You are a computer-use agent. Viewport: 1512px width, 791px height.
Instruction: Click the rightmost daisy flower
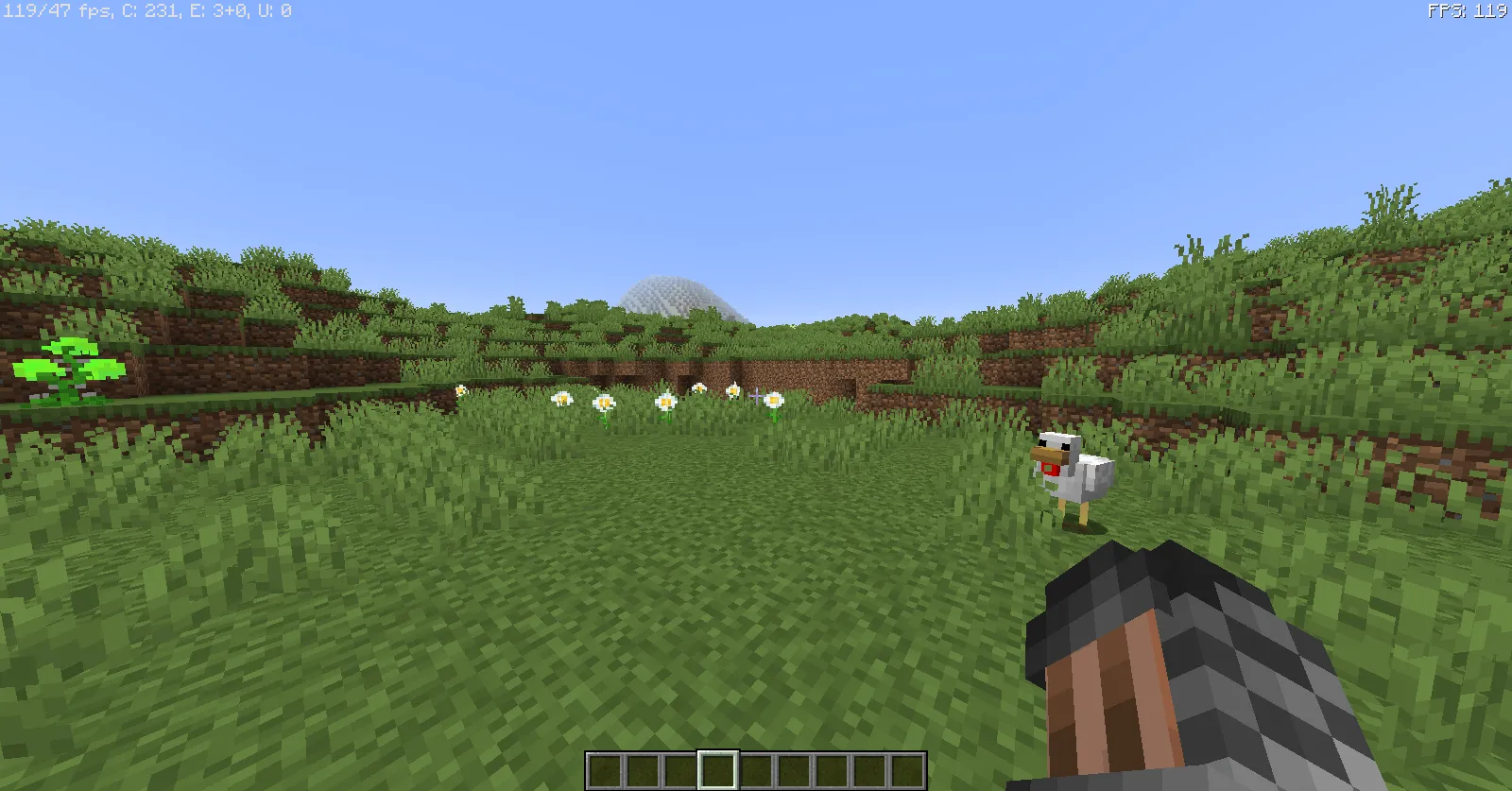tap(775, 402)
